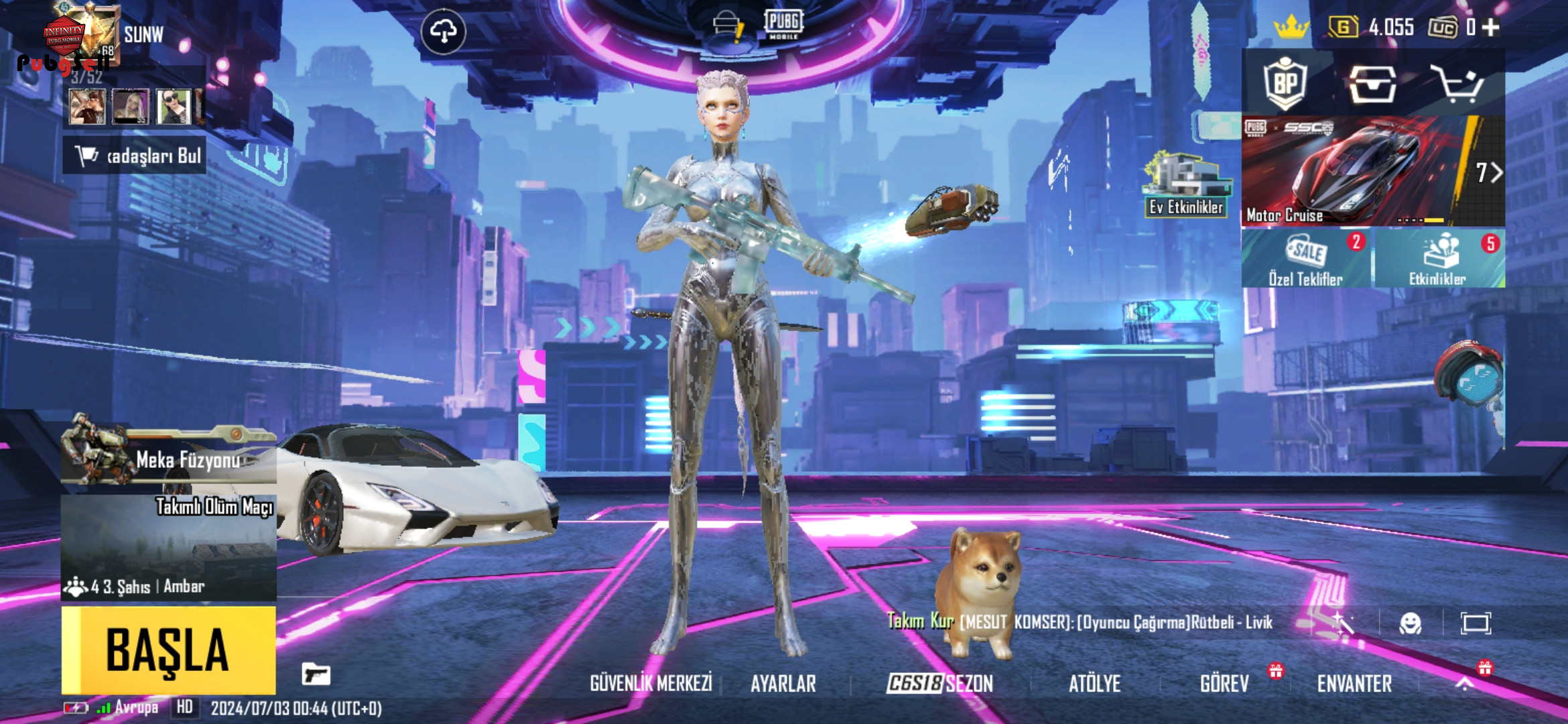1568x724 pixels.
Task: Open AYARLAR settings menu
Action: [x=783, y=683]
